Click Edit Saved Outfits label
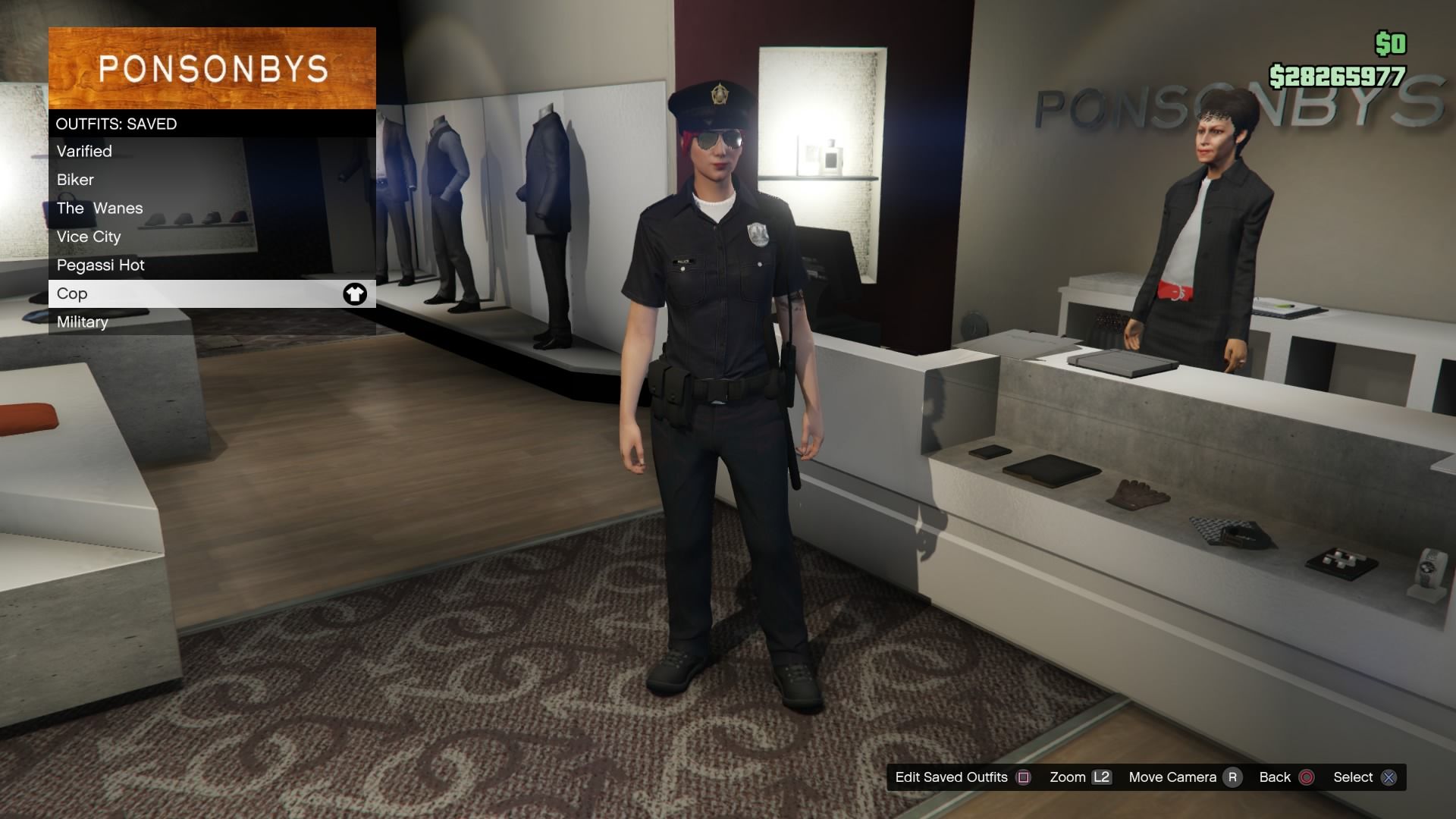The height and width of the screenshot is (819, 1456). 950,777
